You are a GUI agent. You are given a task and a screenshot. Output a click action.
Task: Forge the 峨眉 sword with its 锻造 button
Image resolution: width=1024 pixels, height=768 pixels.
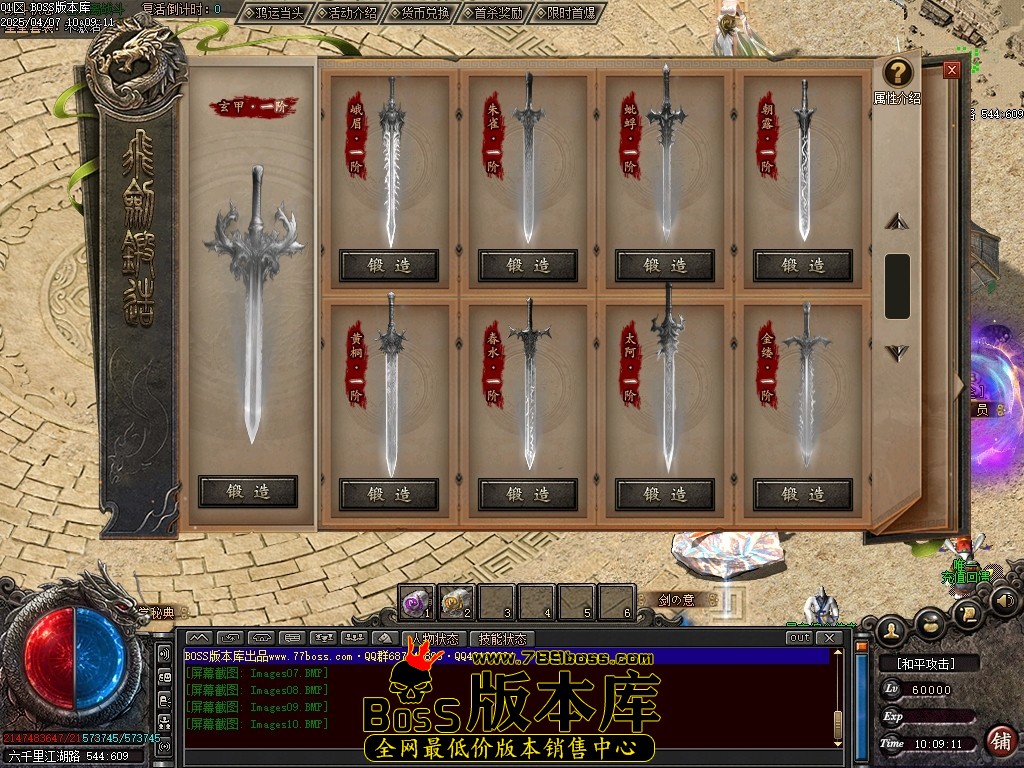click(x=389, y=265)
